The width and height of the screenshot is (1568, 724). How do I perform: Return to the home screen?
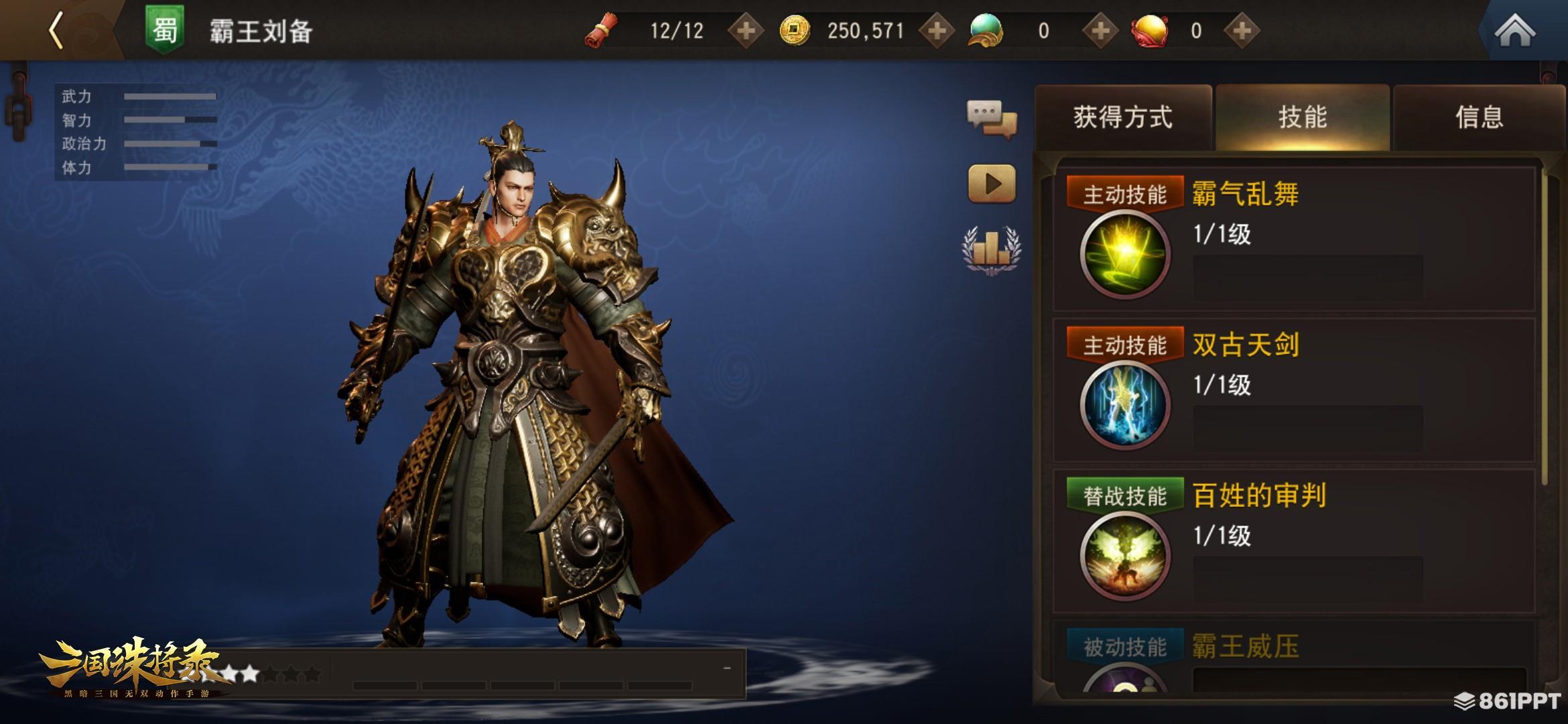1514,31
